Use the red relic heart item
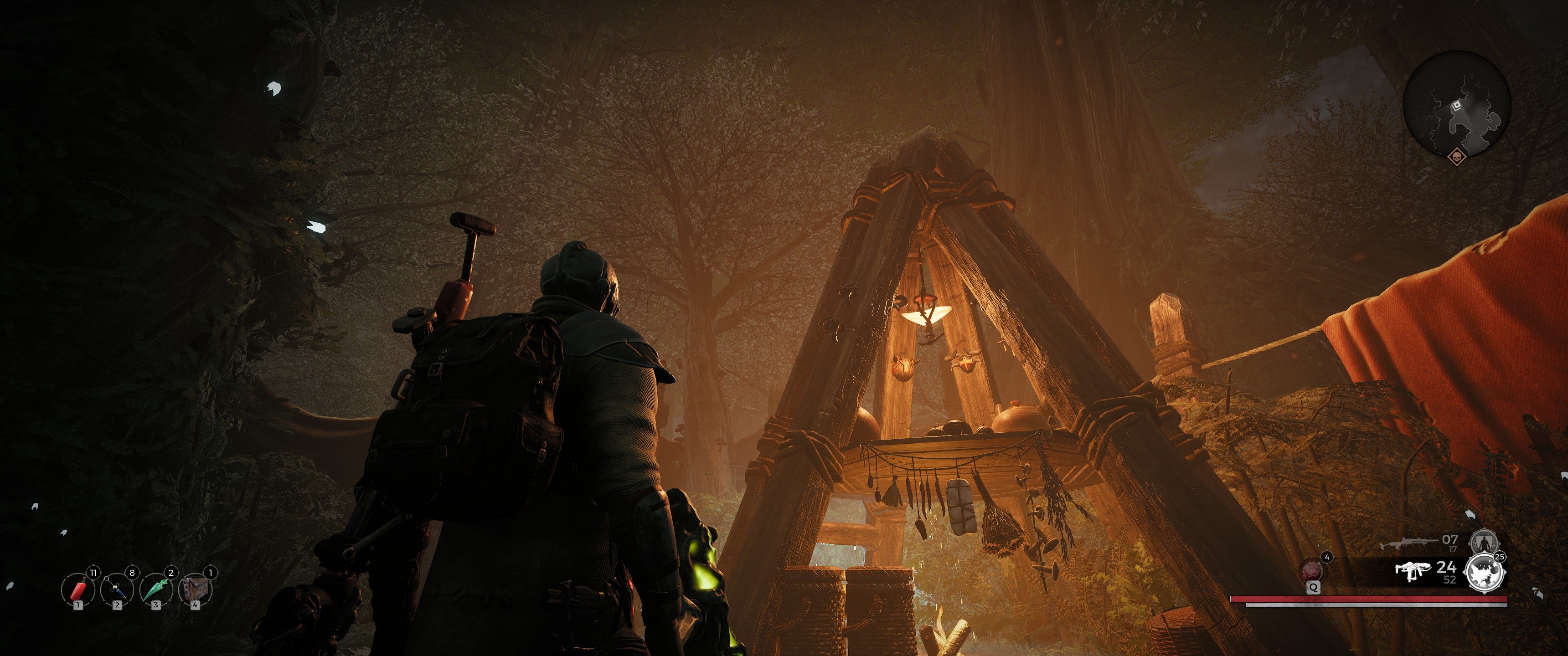Screen dimensions: 1568x656 click(x=1312, y=571)
